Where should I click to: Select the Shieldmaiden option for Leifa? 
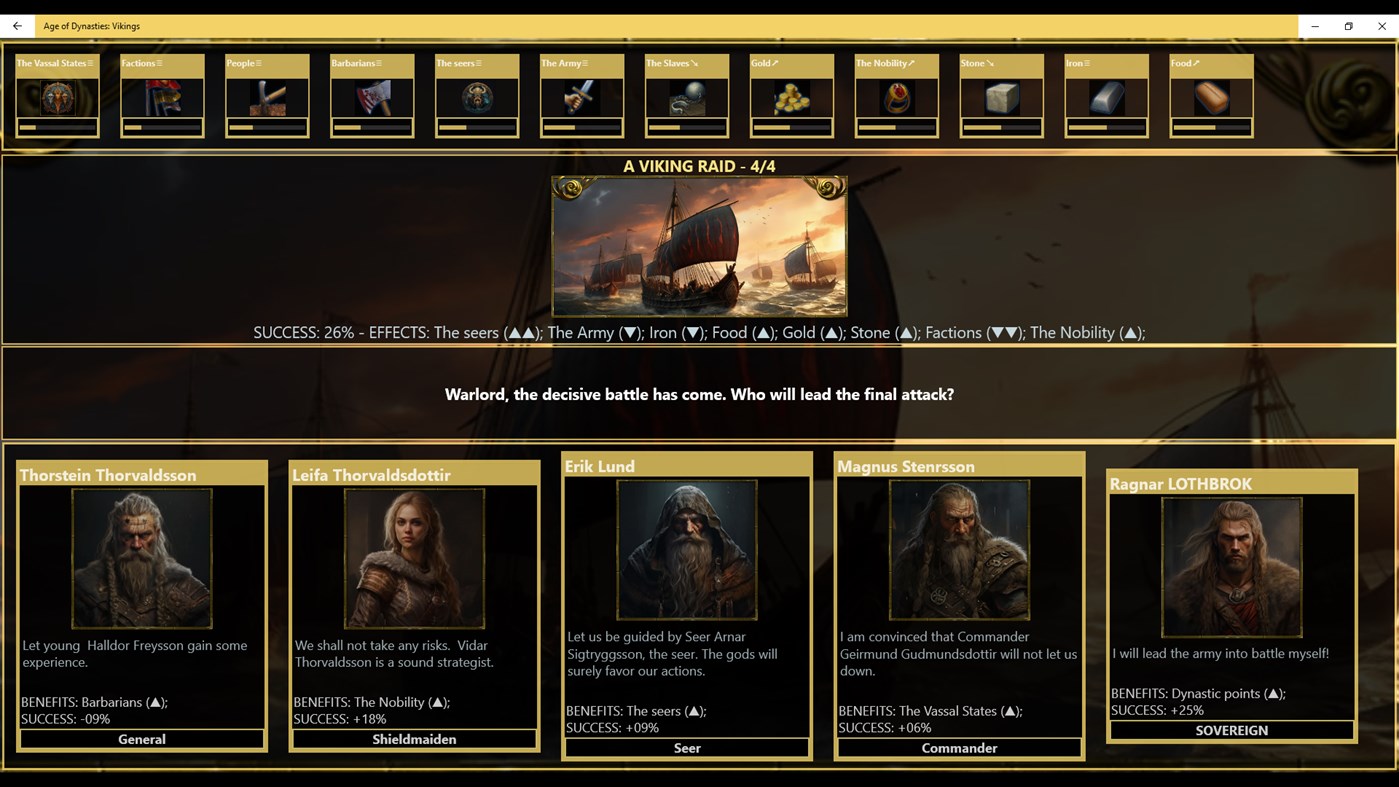click(x=414, y=739)
